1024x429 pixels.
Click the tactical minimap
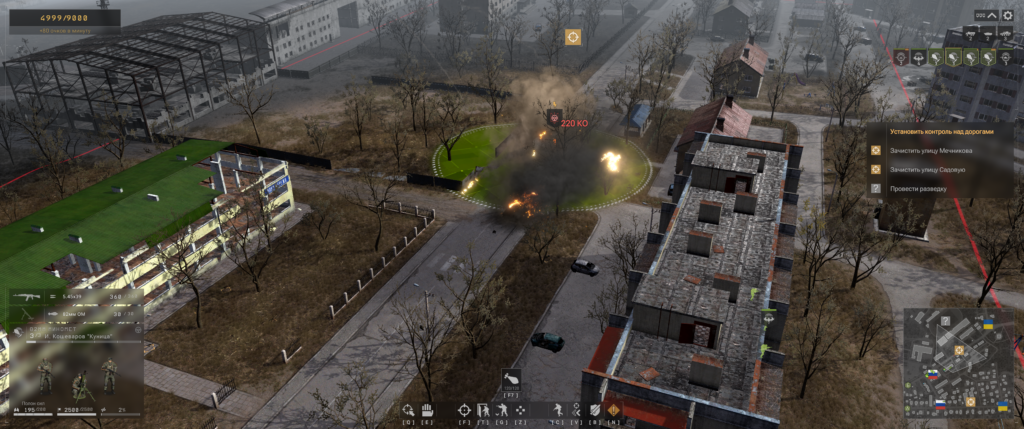tap(957, 361)
